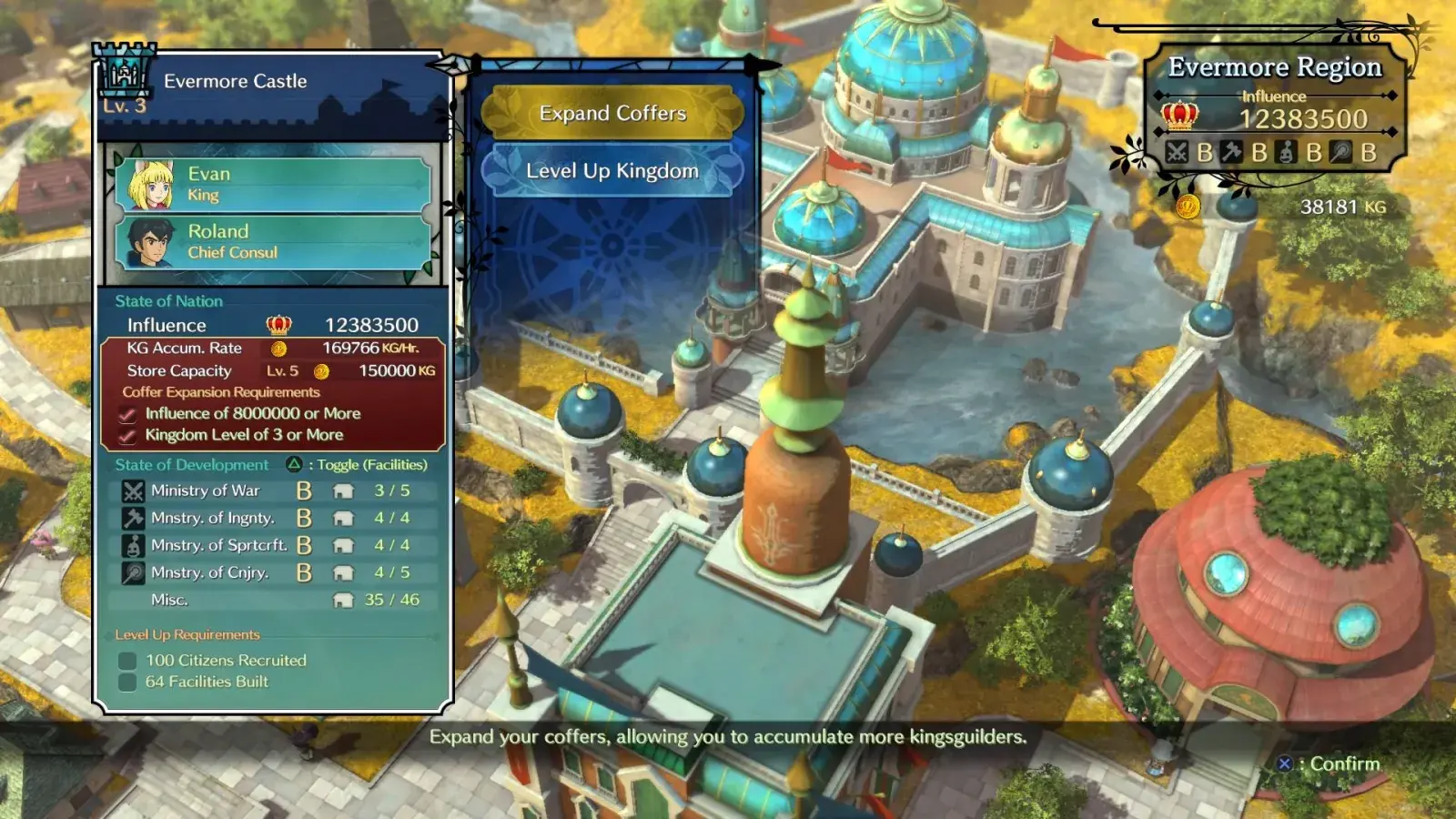Select the Misc. facilities row
The height and width of the screenshot is (819, 1456).
(273, 600)
